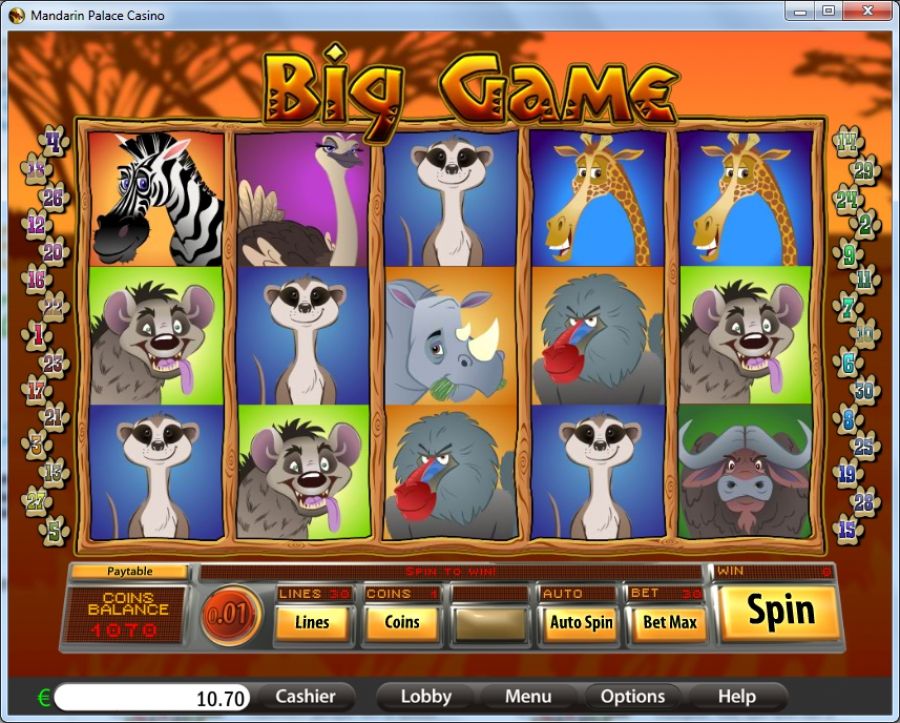Change the number of Lines
The image size is (900, 723).
click(x=312, y=622)
